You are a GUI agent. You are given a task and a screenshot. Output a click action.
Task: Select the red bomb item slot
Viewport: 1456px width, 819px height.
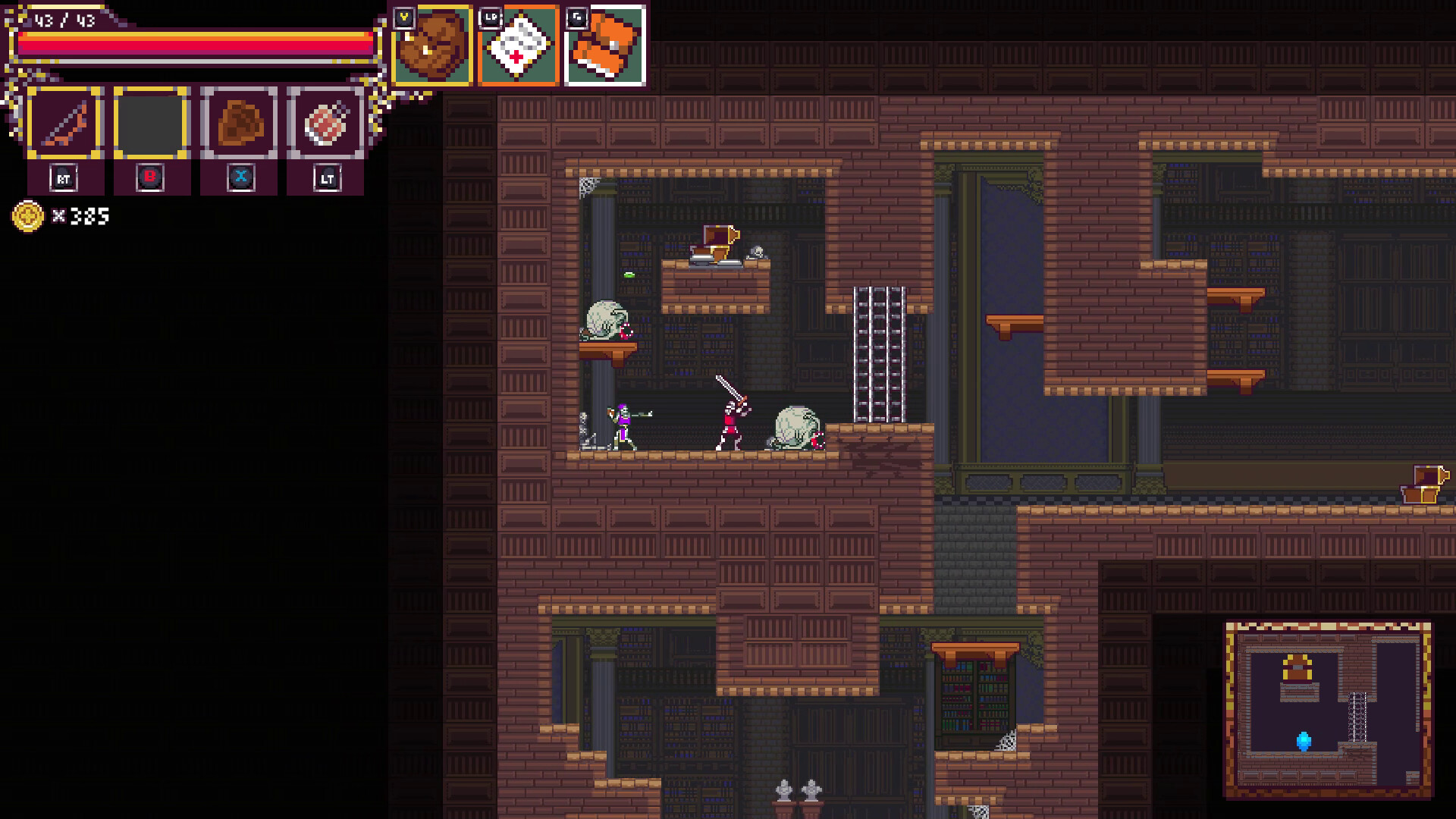coord(326,123)
